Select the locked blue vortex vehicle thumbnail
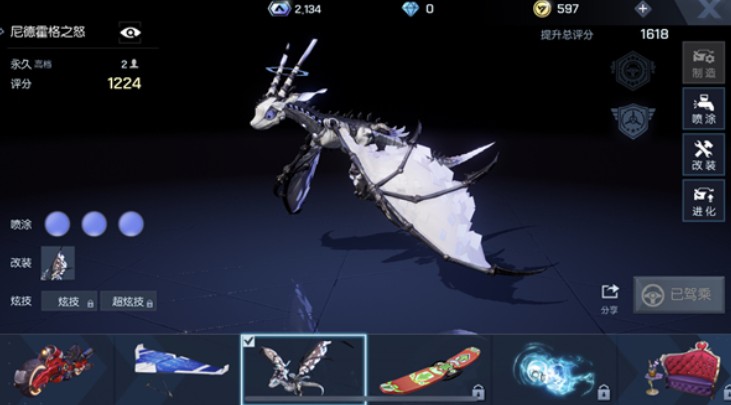The width and height of the screenshot is (731, 405). tap(552, 367)
